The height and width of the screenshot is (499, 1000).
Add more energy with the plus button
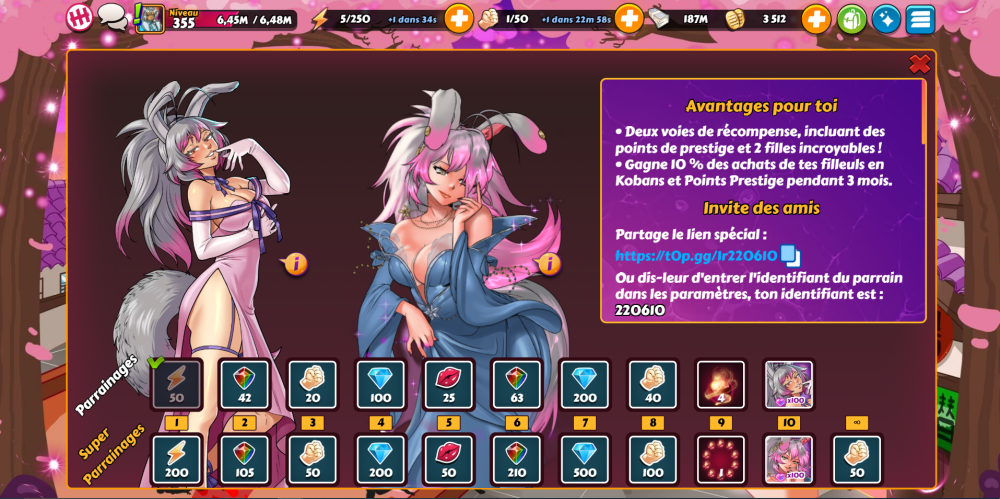pos(458,18)
